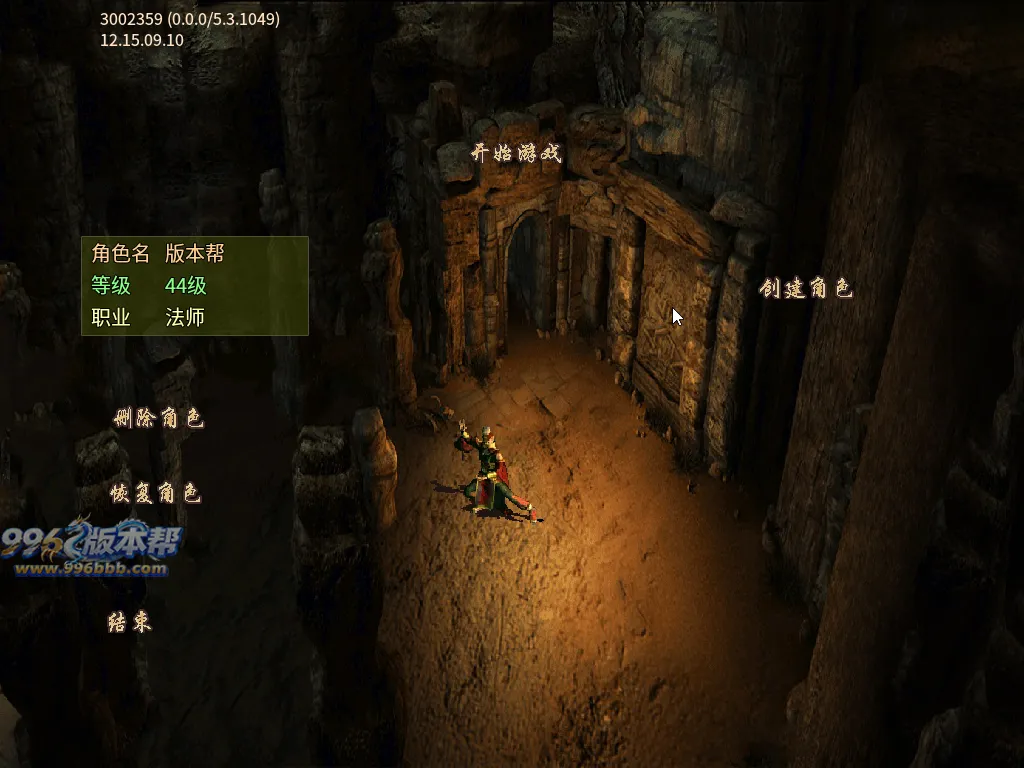Select 删除角色 to delete character
Image resolution: width=1024 pixels, height=768 pixels.
point(159,418)
